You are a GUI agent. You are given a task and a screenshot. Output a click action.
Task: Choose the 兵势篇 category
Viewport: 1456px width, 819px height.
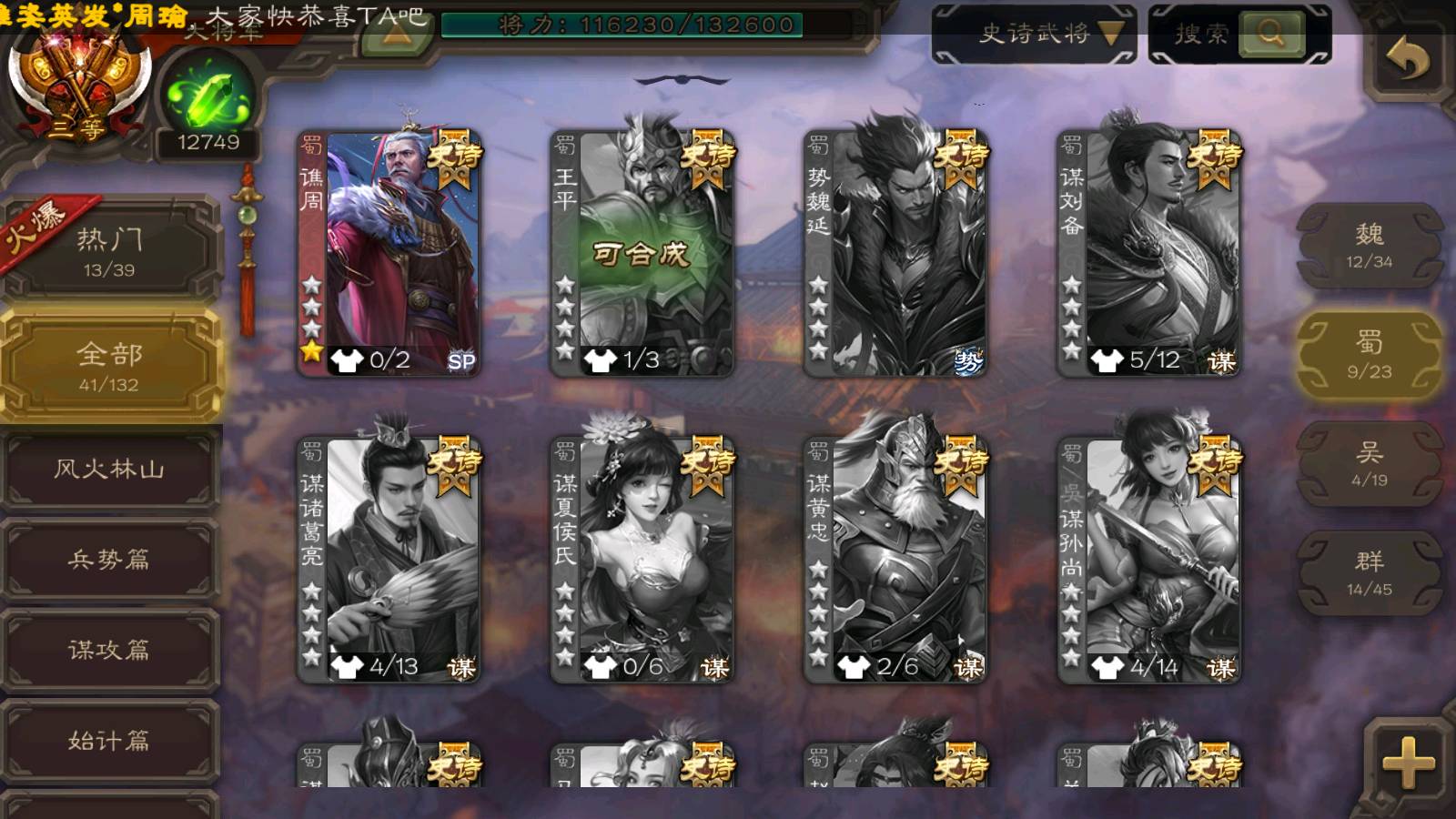pyautogui.click(x=109, y=559)
